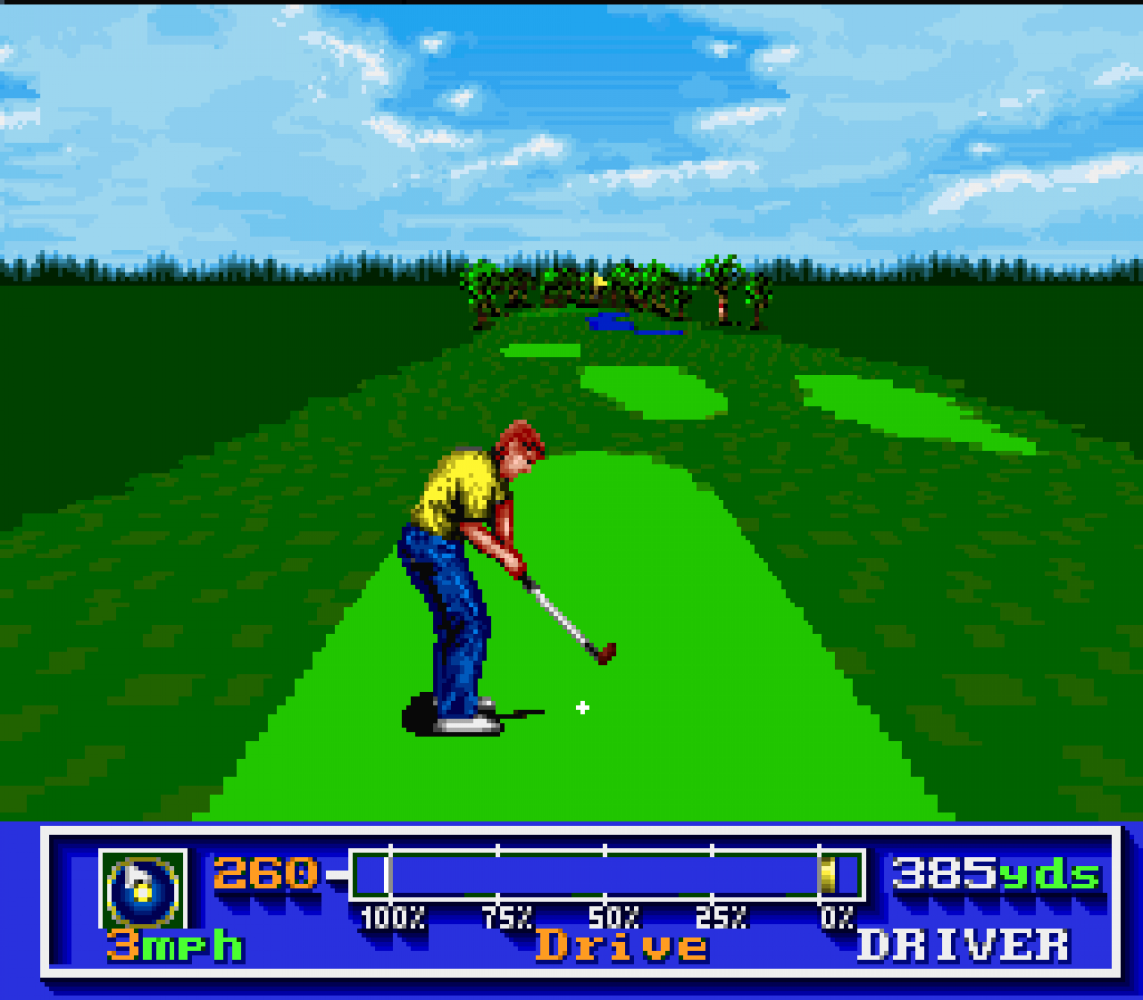Change the DRIVER club selection

pos(962,945)
